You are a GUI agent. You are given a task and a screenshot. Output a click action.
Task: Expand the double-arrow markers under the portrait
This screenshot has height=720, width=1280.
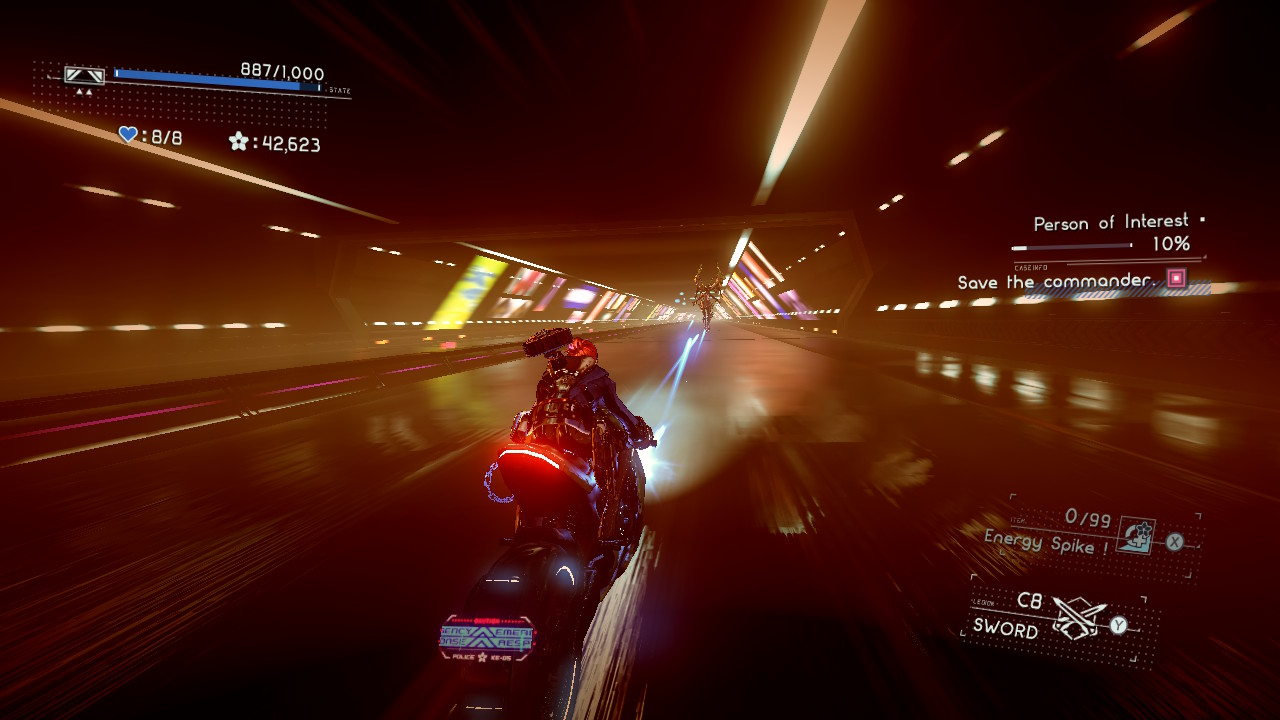click(84, 91)
